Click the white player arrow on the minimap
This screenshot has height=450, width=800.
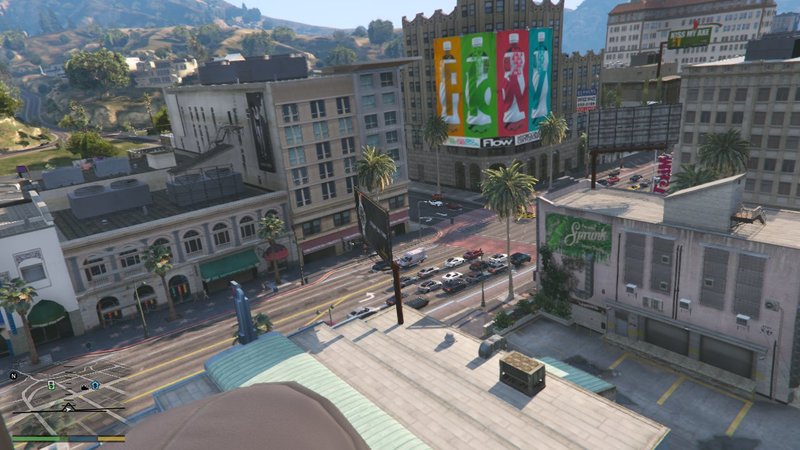(x=67, y=407)
